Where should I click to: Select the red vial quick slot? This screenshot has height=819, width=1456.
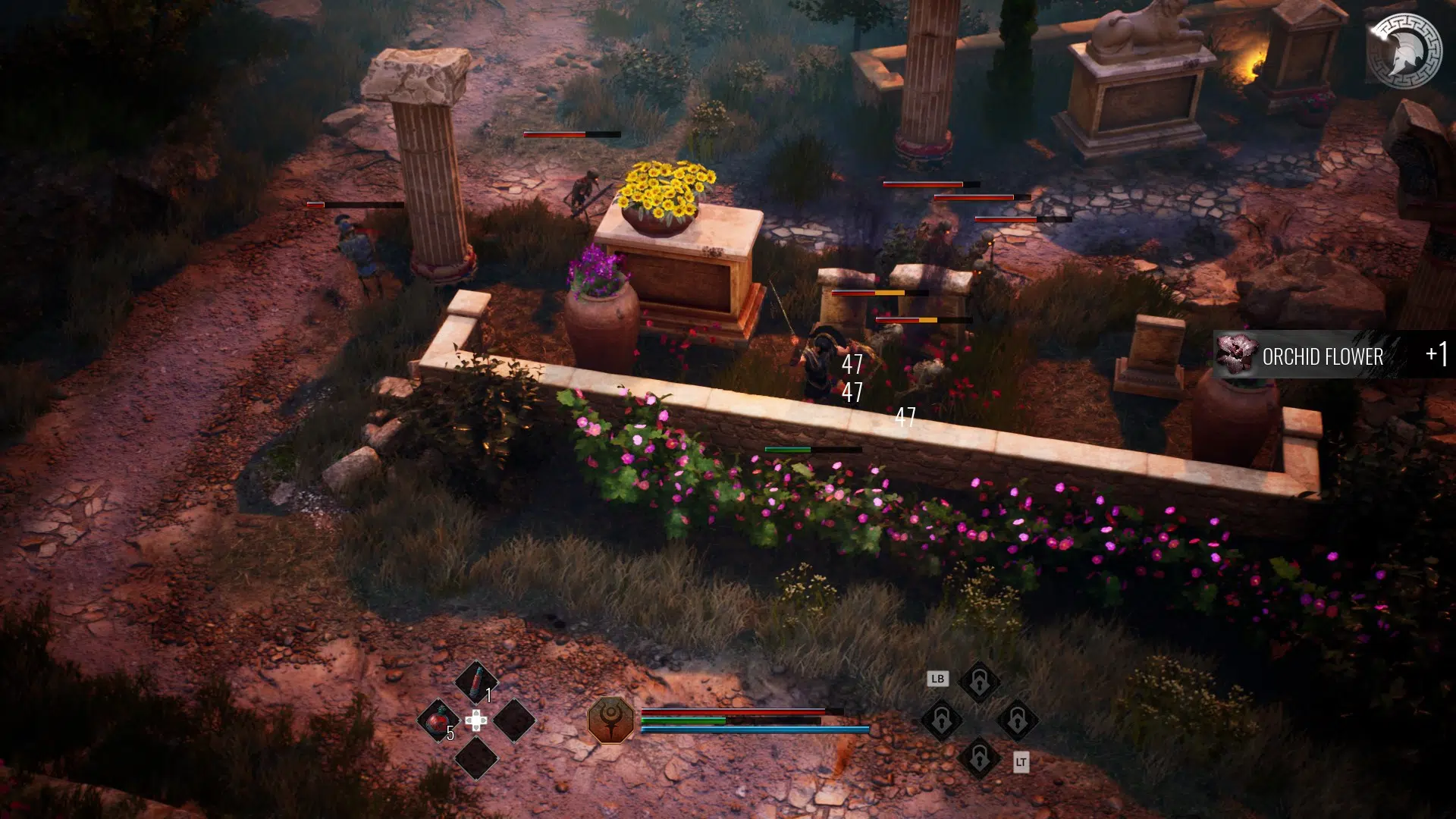pos(475,682)
